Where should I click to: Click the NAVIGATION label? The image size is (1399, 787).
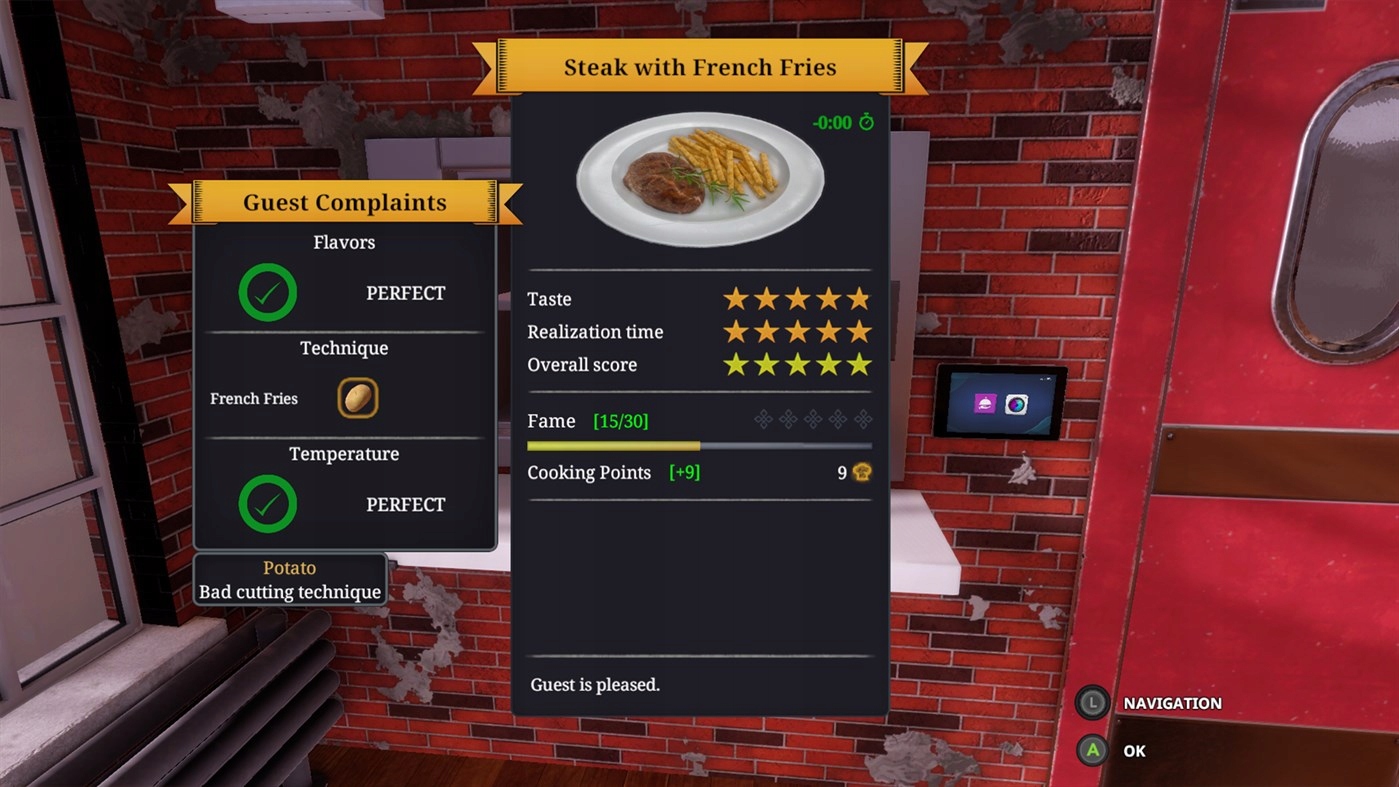[x=1173, y=703]
